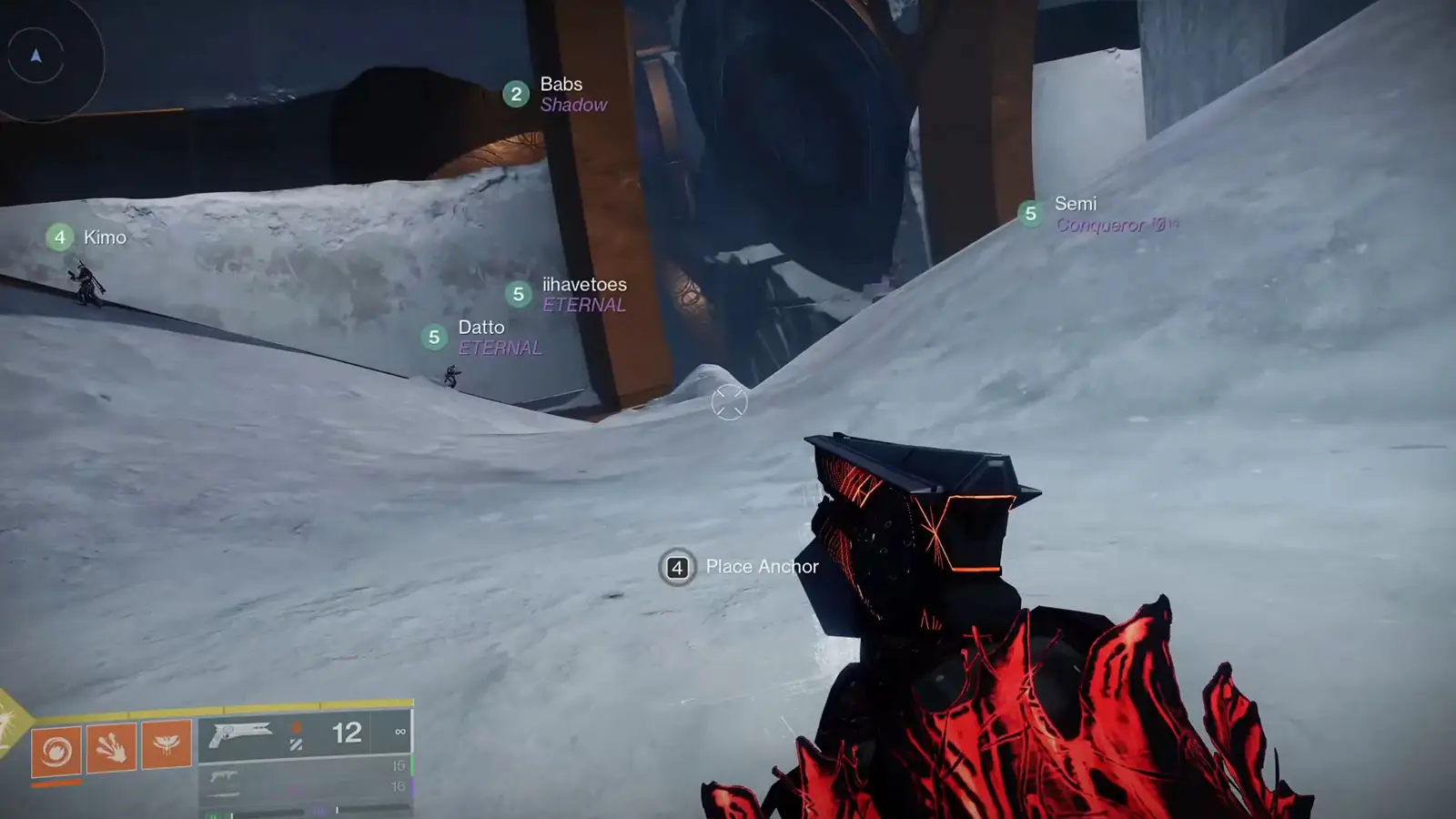
Task: Click the north arrow on the radar
Action: pyautogui.click(x=35, y=54)
